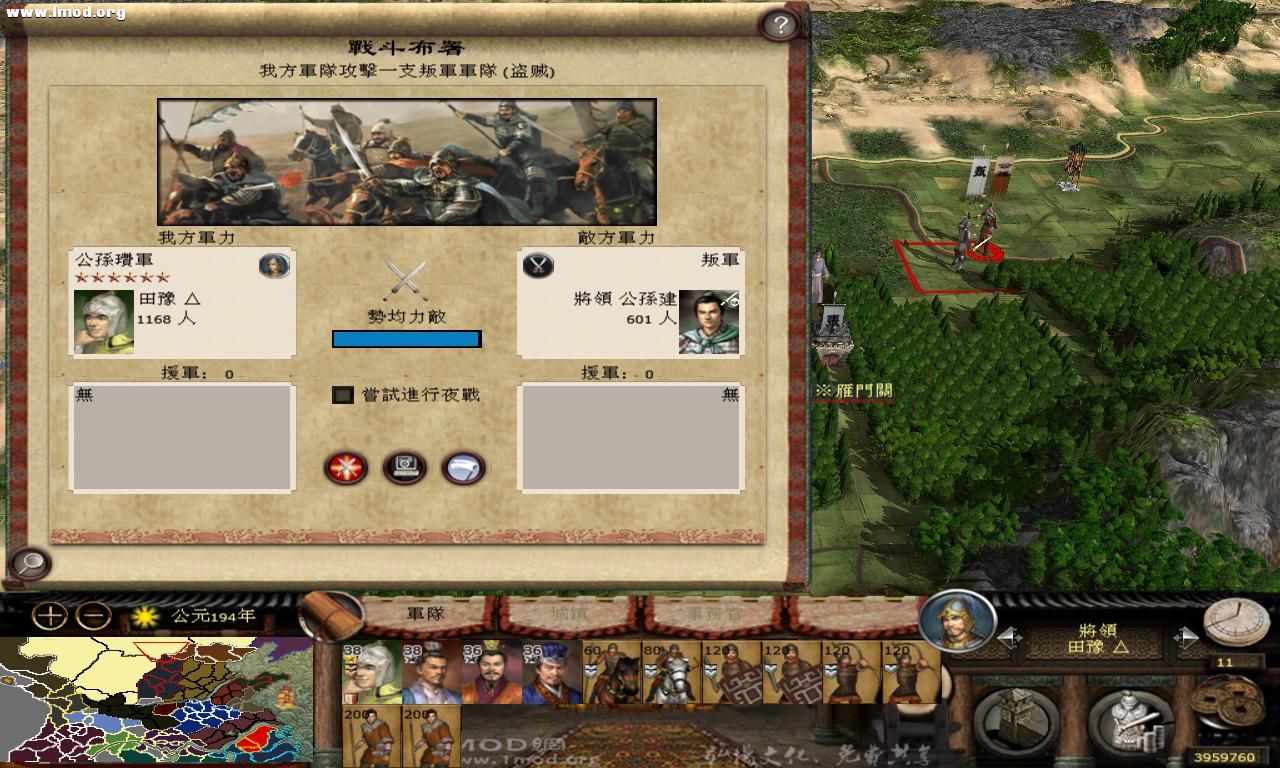Click the sun icon next to 公元194年
Screen dimensions: 1280x768
tap(145, 617)
